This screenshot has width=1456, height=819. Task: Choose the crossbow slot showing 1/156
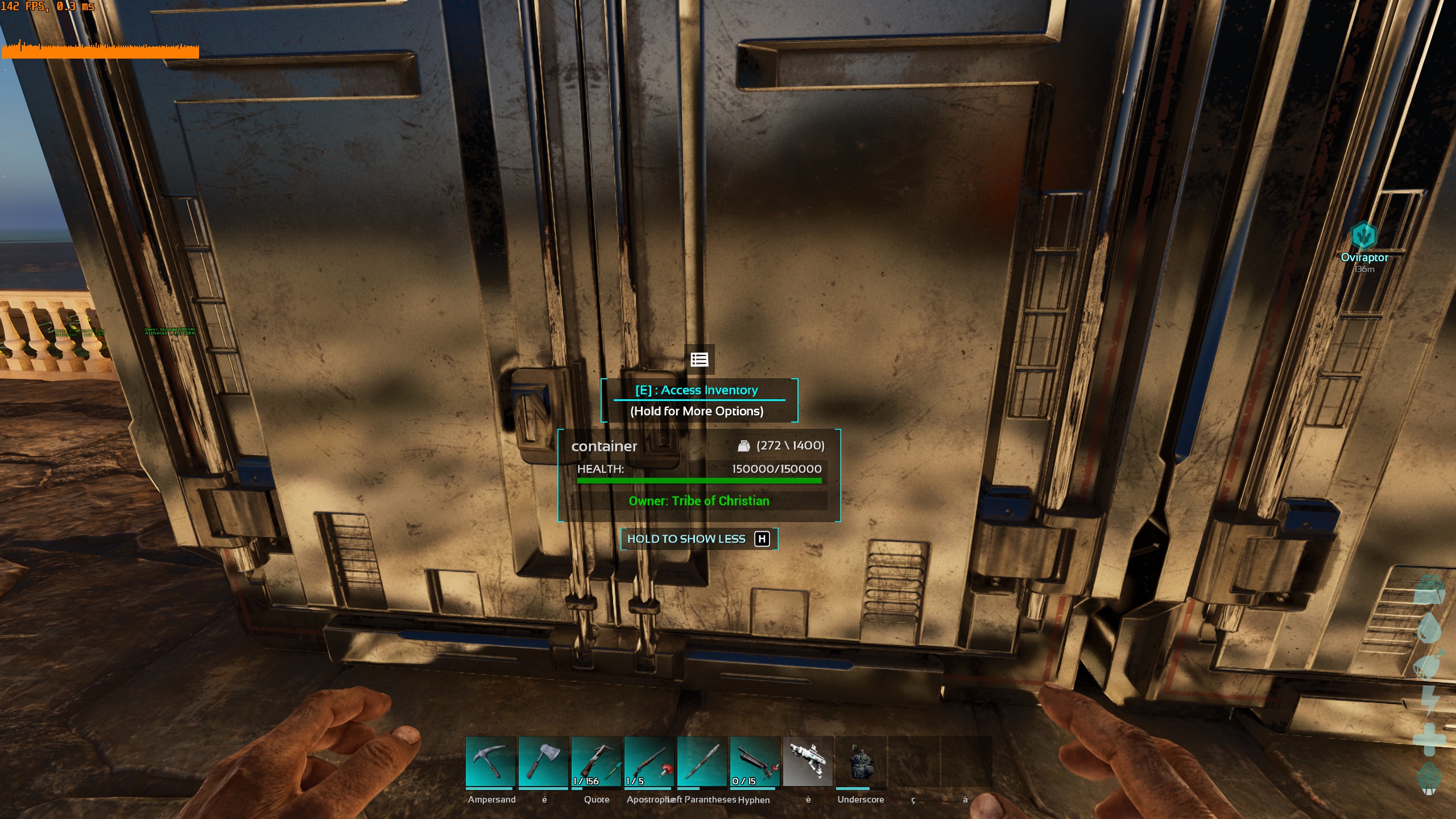coord(596,762)
